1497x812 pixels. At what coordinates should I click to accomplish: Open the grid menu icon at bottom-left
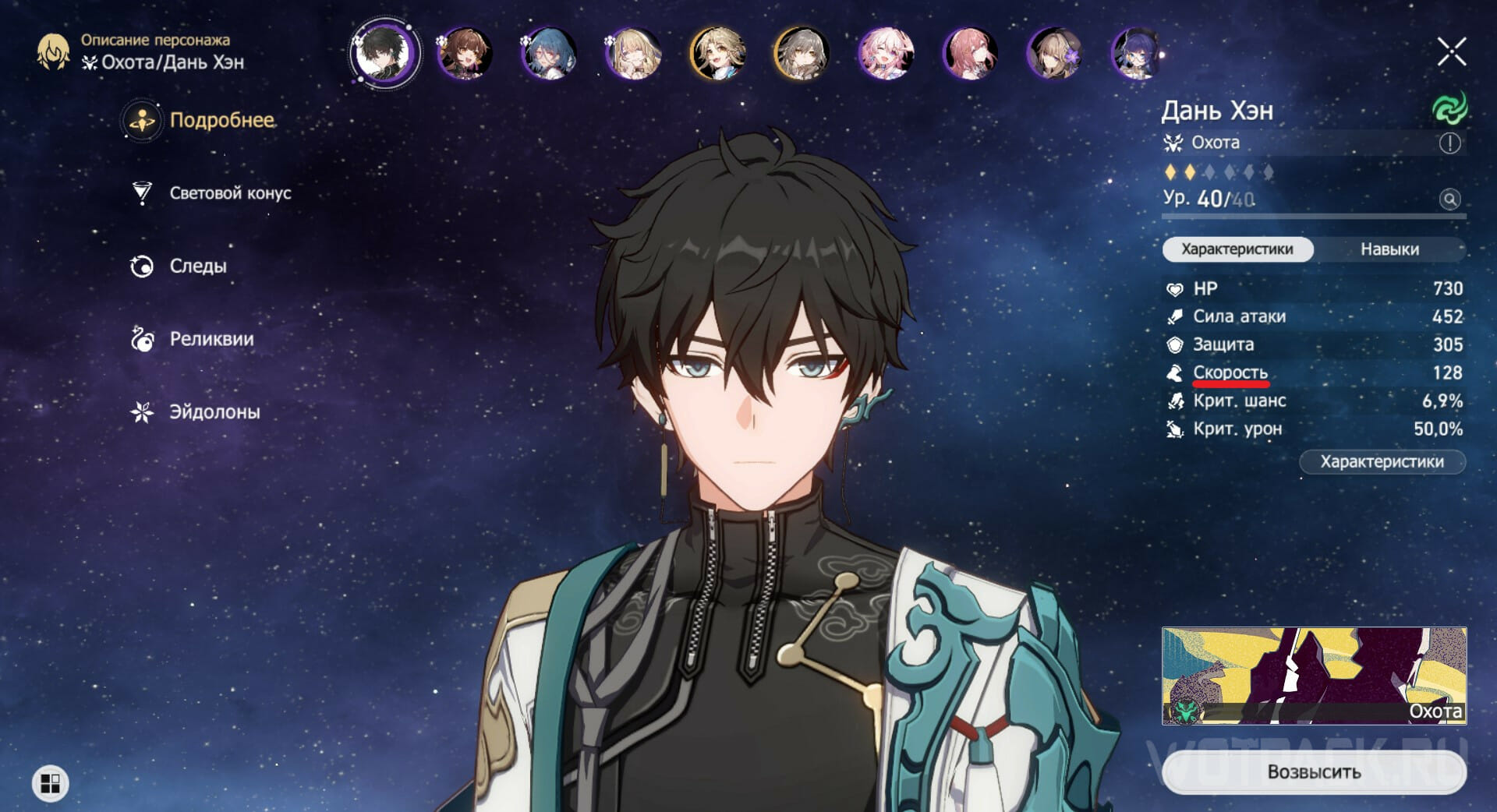51,783
